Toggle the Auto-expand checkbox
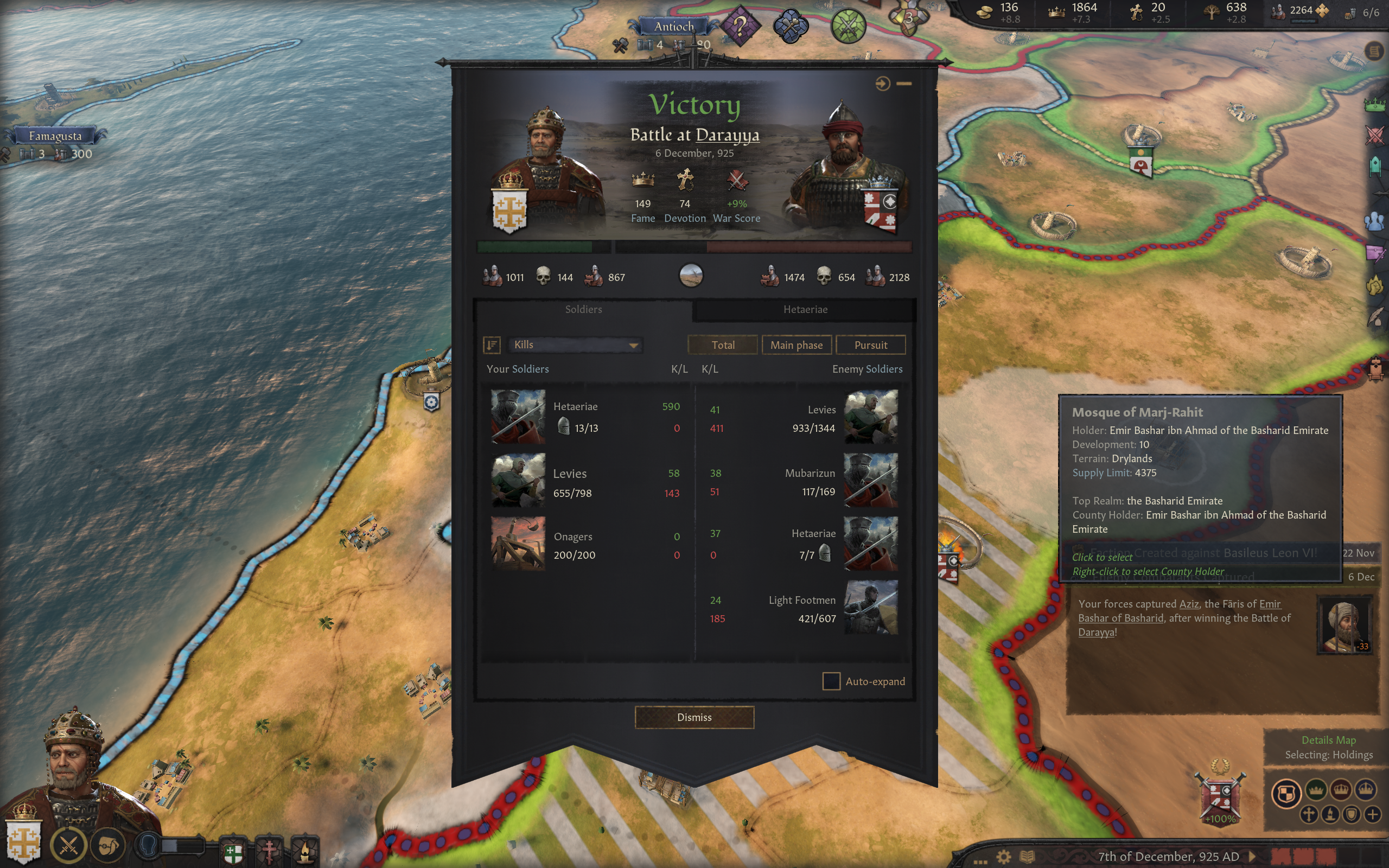Viewport: 1389px width, 868px height. 831,681
